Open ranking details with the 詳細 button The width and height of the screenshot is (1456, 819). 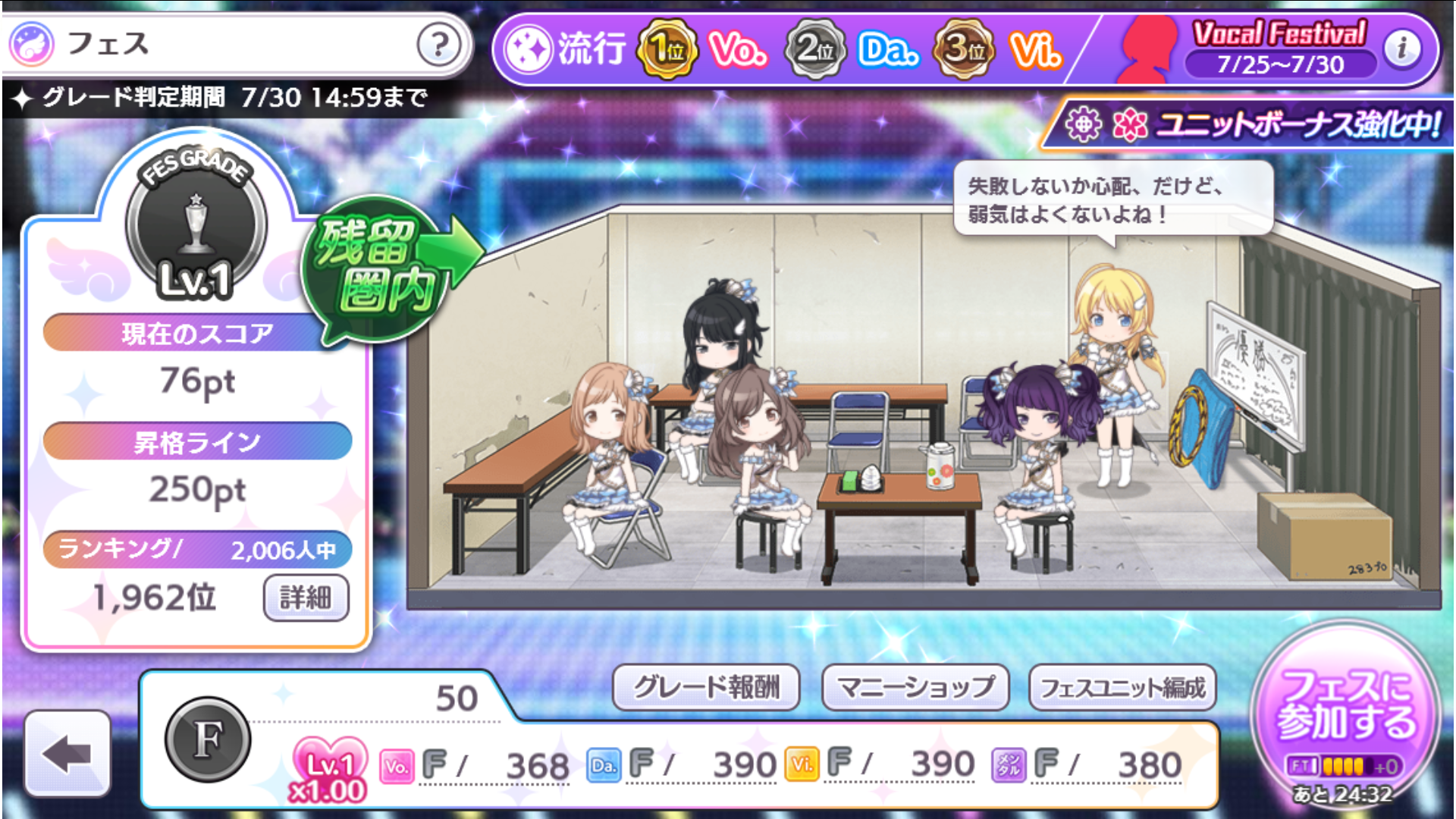[306, 598]
